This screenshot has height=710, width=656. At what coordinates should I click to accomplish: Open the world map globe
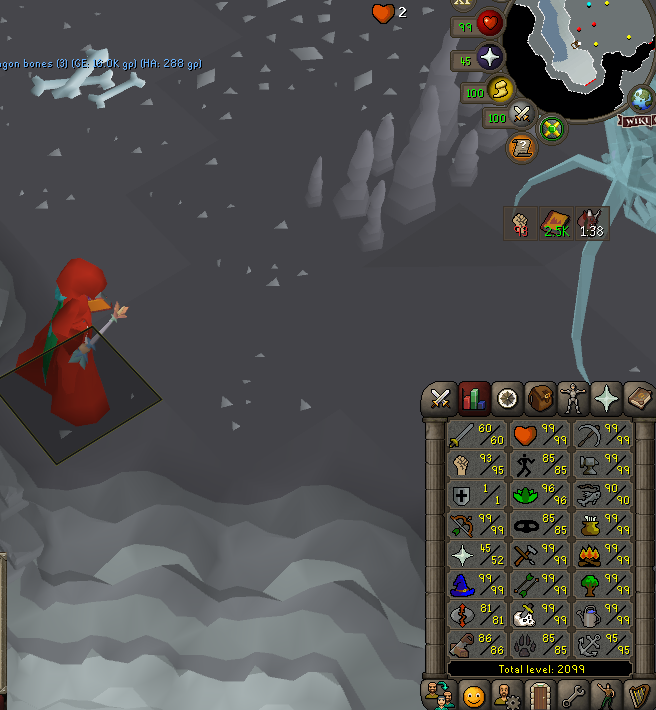640,99
